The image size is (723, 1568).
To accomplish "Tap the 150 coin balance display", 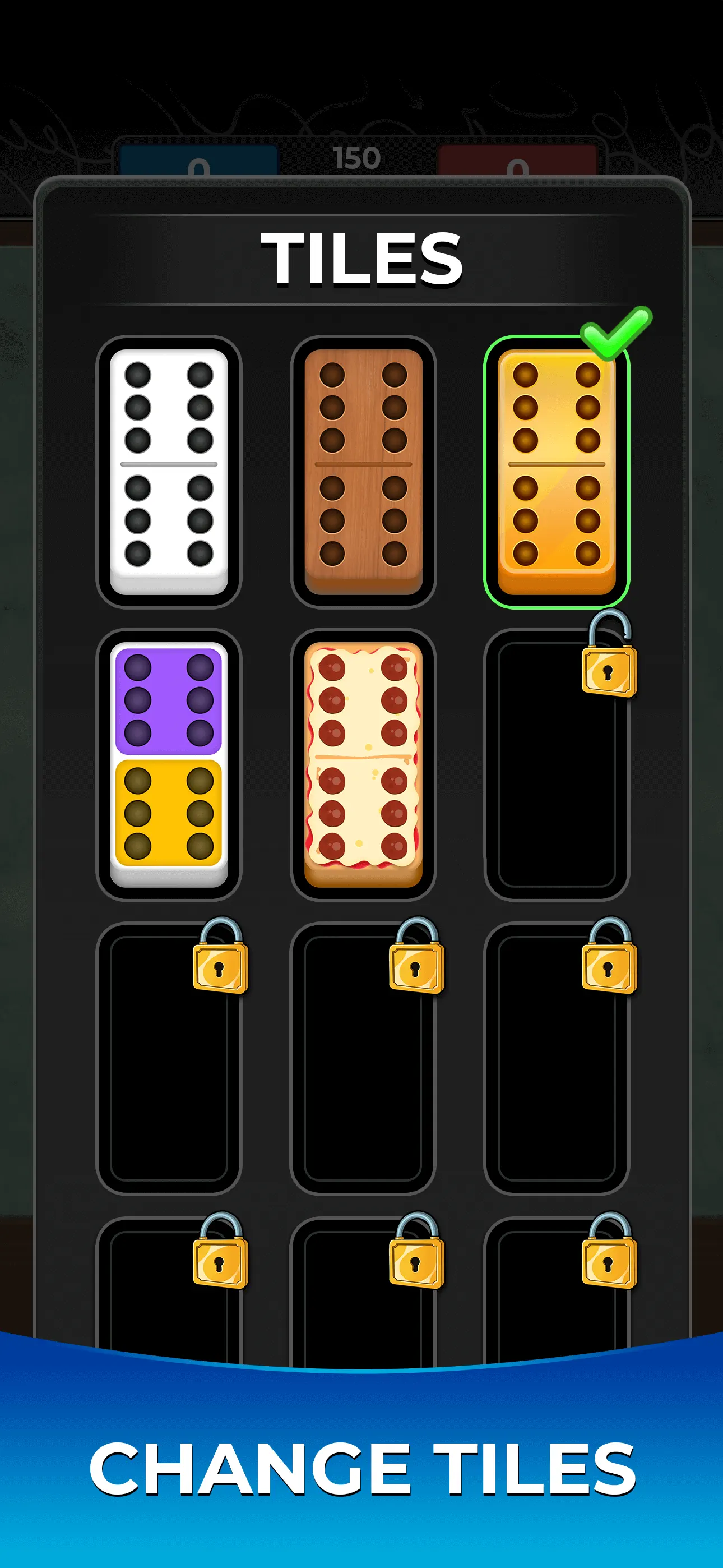I will pos(359,158).
